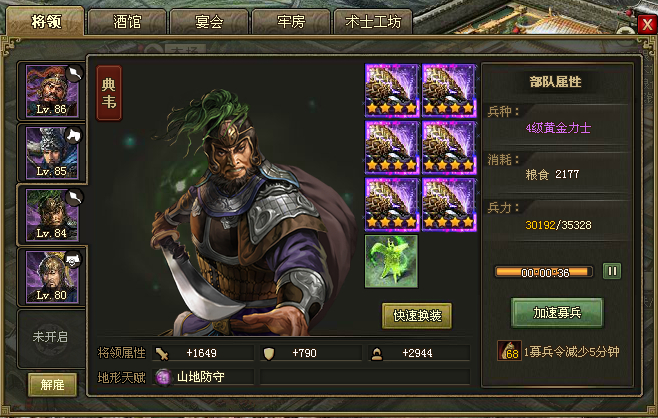This screenshot has width=658, height=418.
Task: Open the 酒馆 tab
Action: pyautogui.click(x=127, y=22)
